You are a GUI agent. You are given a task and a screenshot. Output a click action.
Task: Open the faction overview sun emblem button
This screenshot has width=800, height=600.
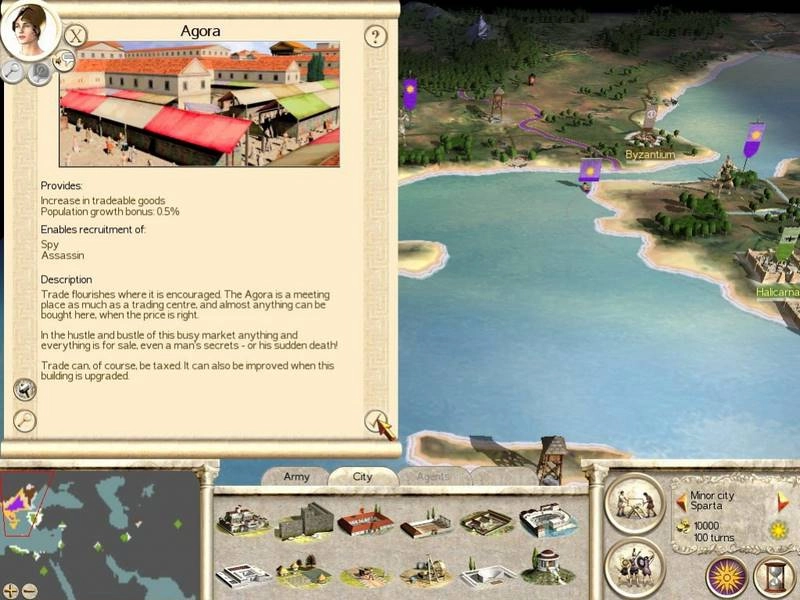point(727,577)
